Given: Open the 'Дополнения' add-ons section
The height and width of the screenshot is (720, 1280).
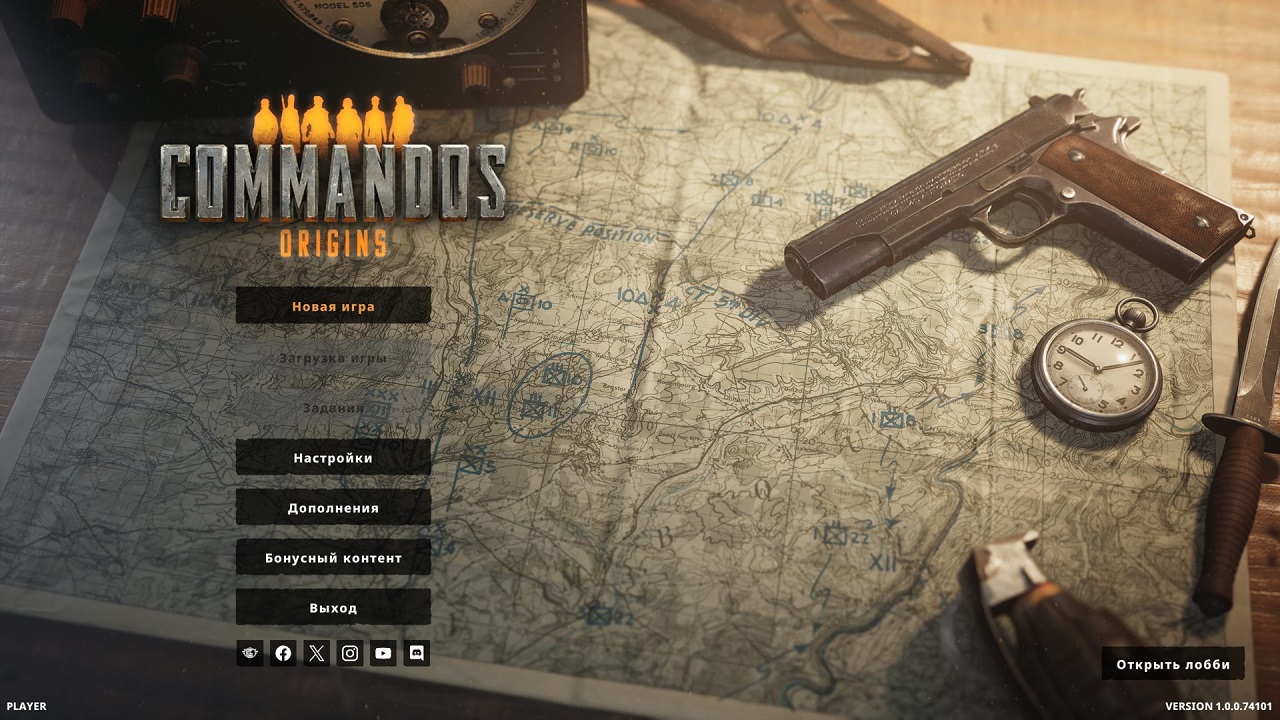Looking at the screenshot, I should pos(331,508).
